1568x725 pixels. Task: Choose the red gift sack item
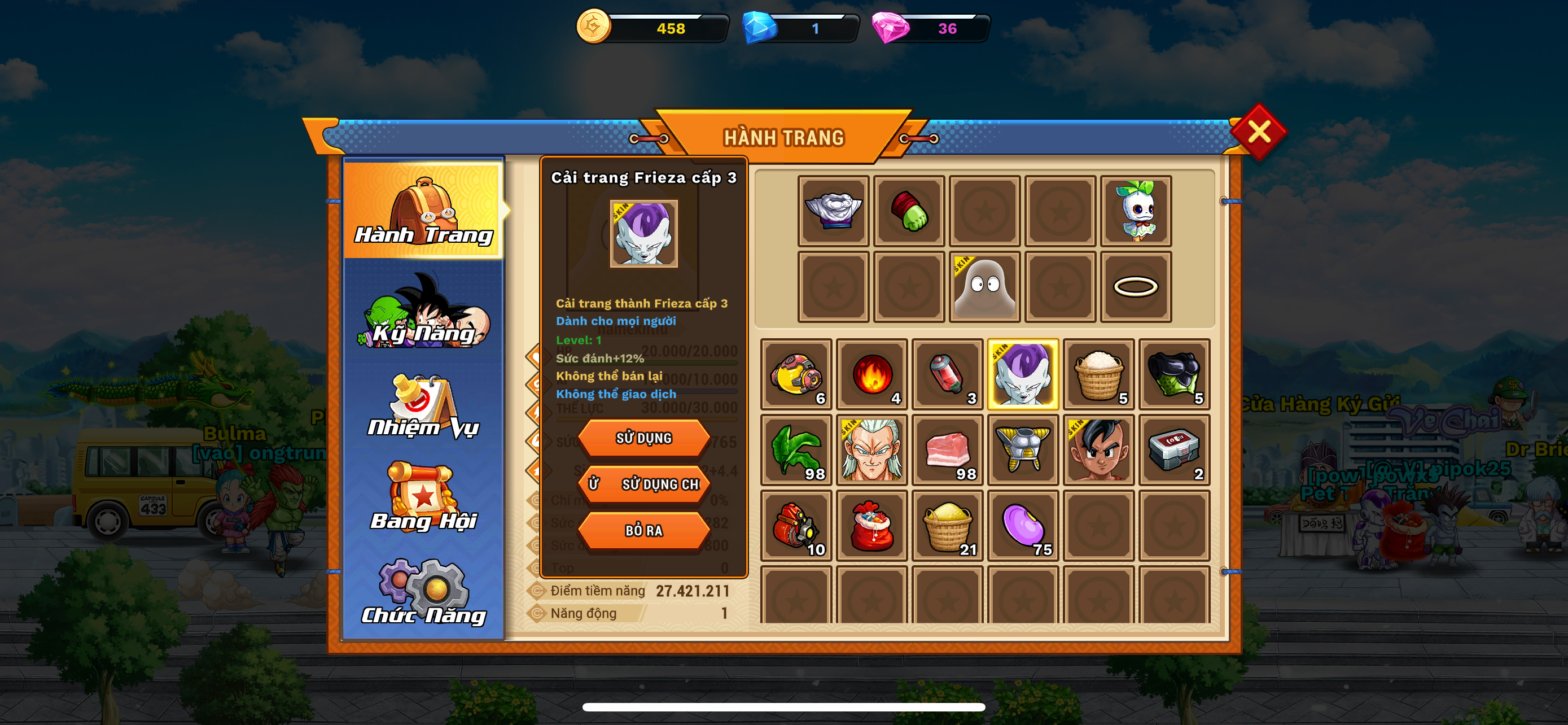pos(871,525)
